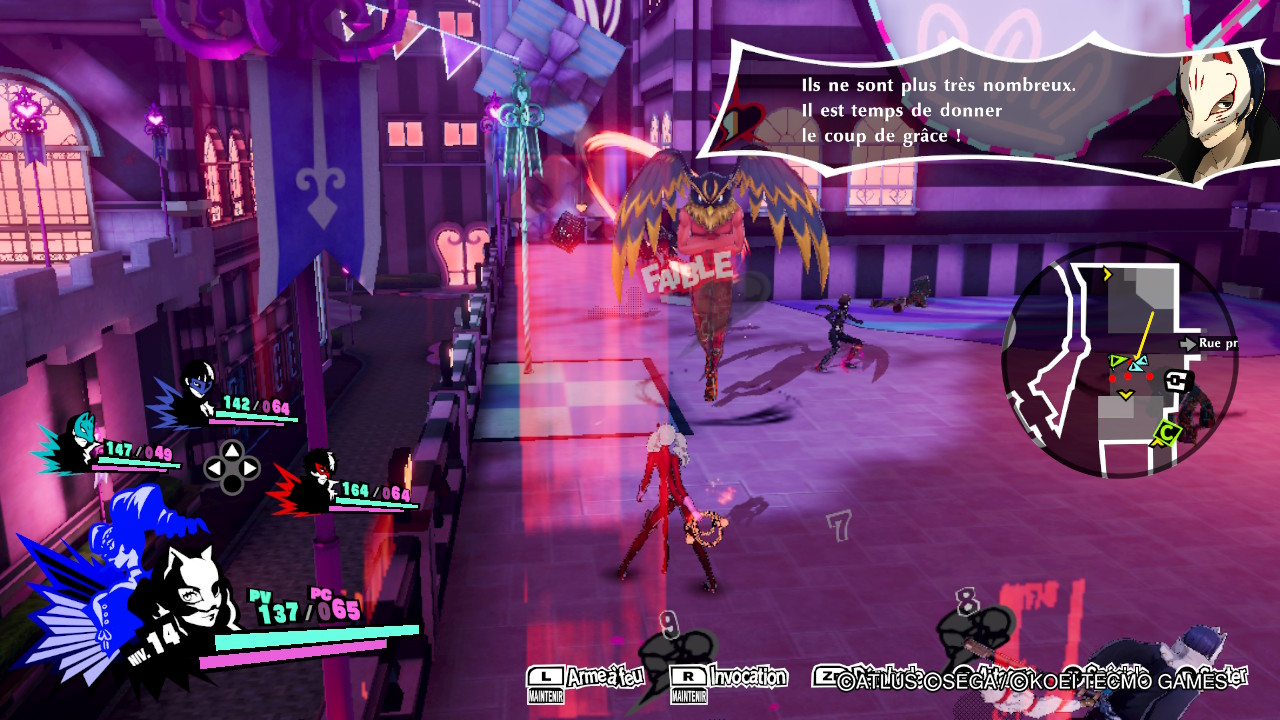Open the circular minimap
1280x720 pixels.
click(1120, 362)
